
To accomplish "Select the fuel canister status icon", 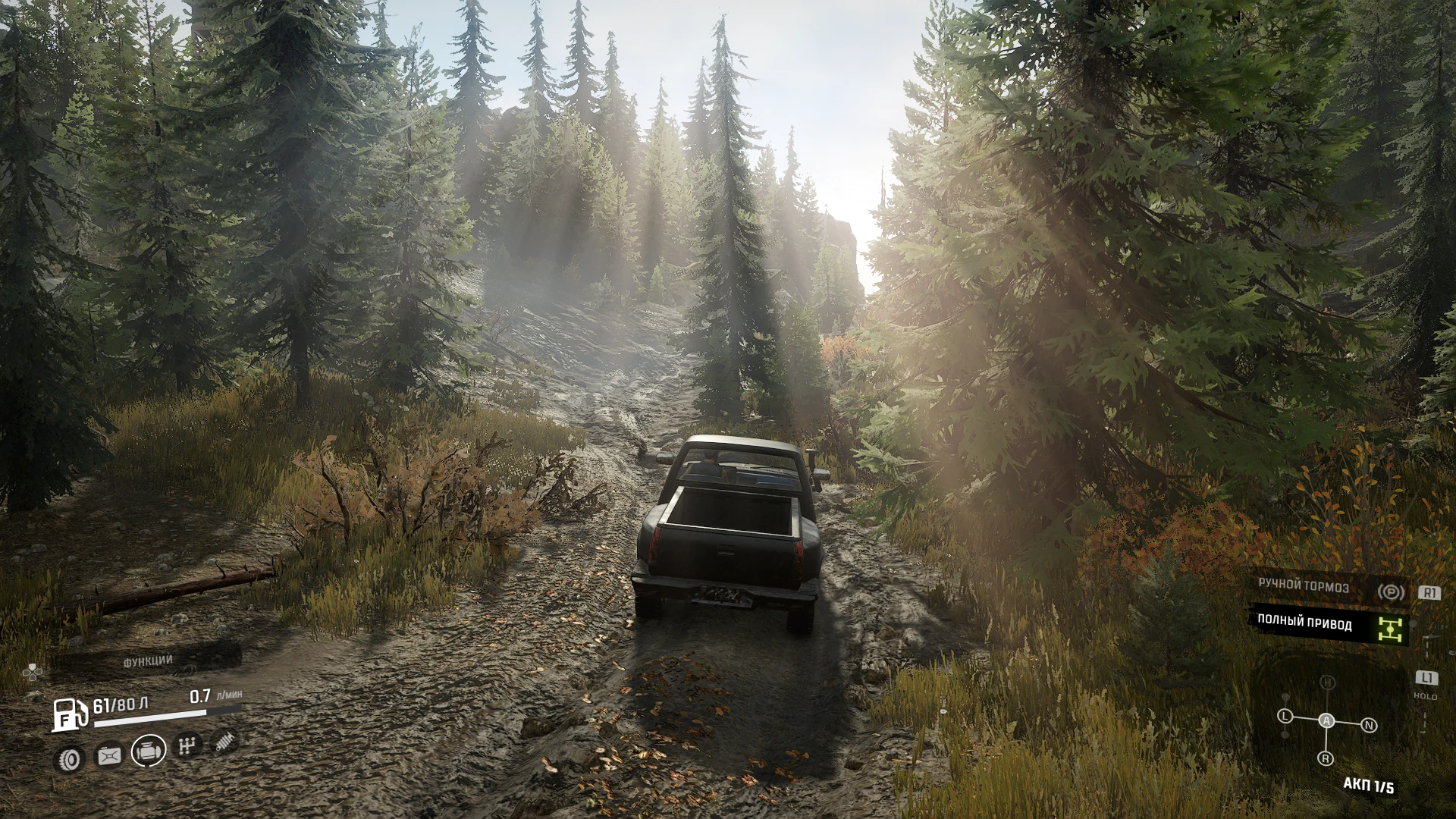I will pyautogui.click(x=109, y=756).
